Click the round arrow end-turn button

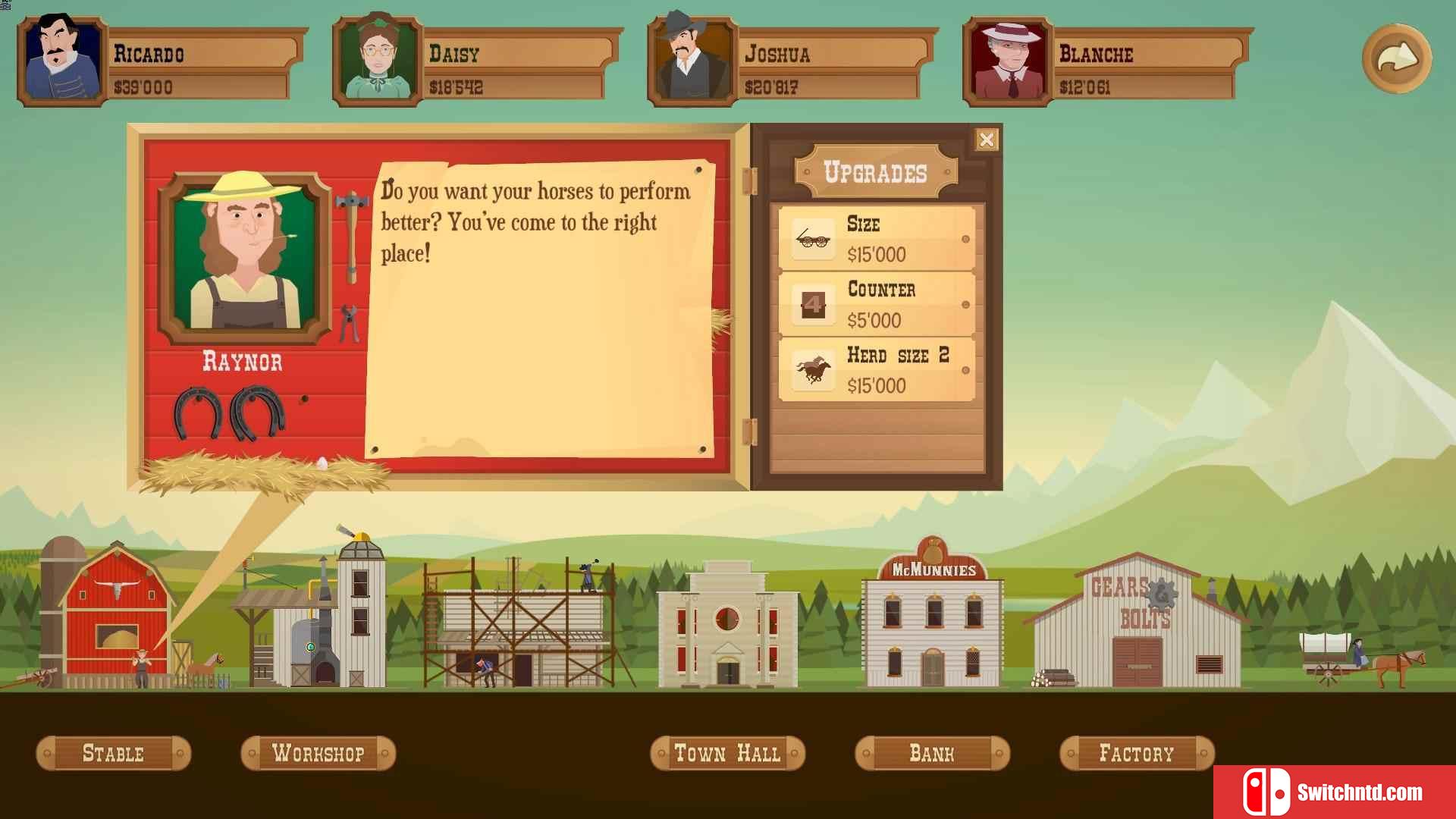1396,58
